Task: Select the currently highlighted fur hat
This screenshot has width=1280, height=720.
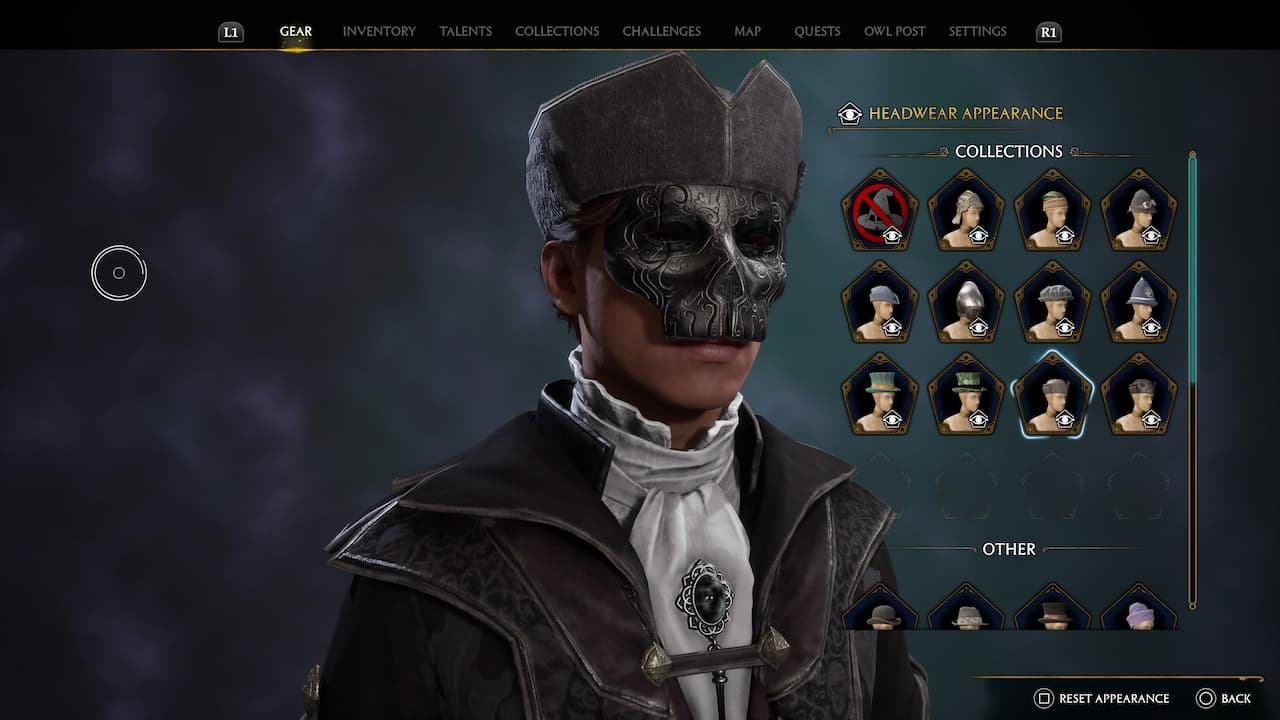Action: 1052,398
